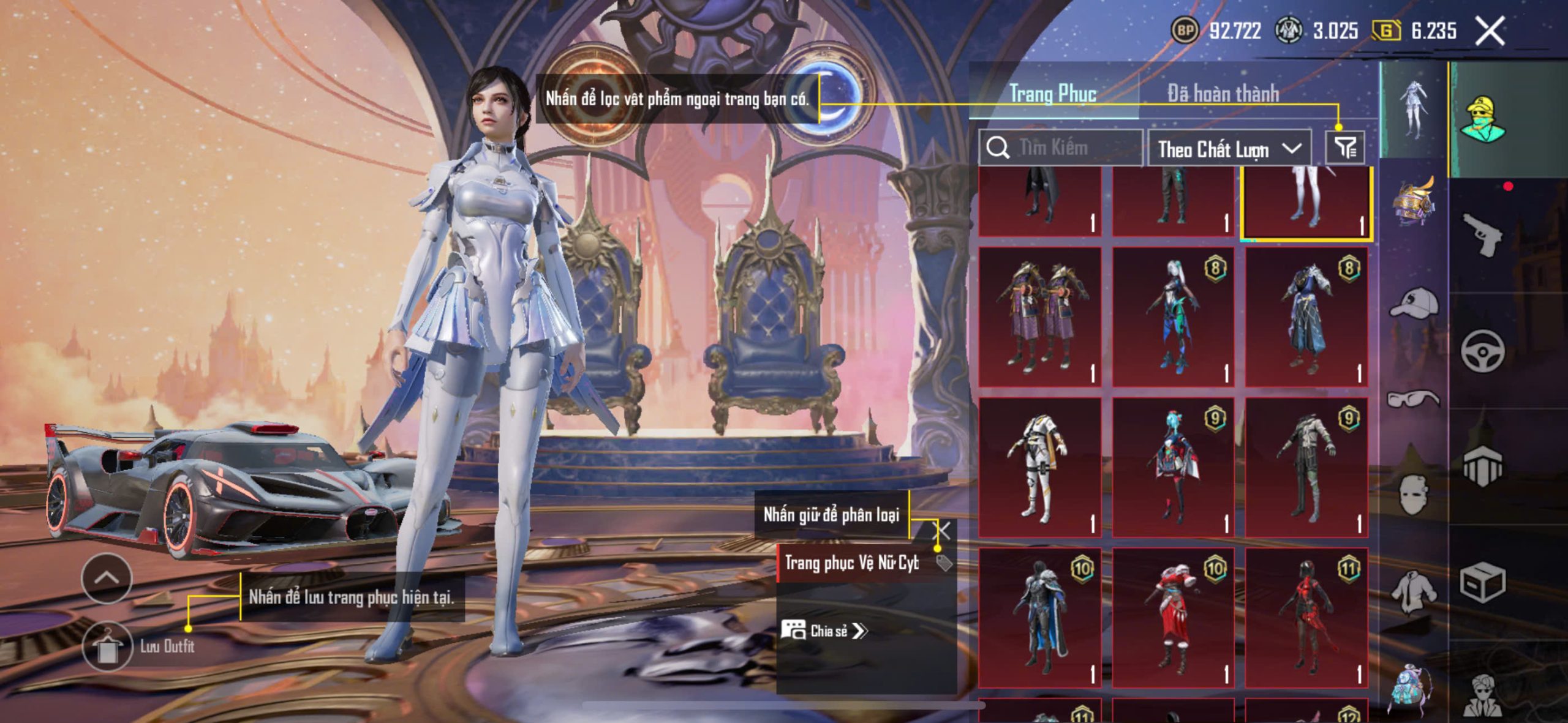Open the Theo Chất Lượng sort dropdown
1568x723 pixels.
pos(1229,149)
